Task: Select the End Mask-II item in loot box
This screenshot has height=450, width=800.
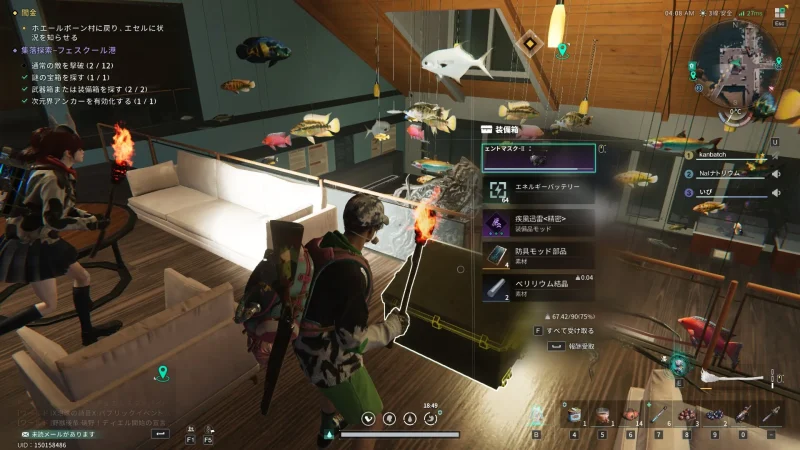Action: click(538, 157)
